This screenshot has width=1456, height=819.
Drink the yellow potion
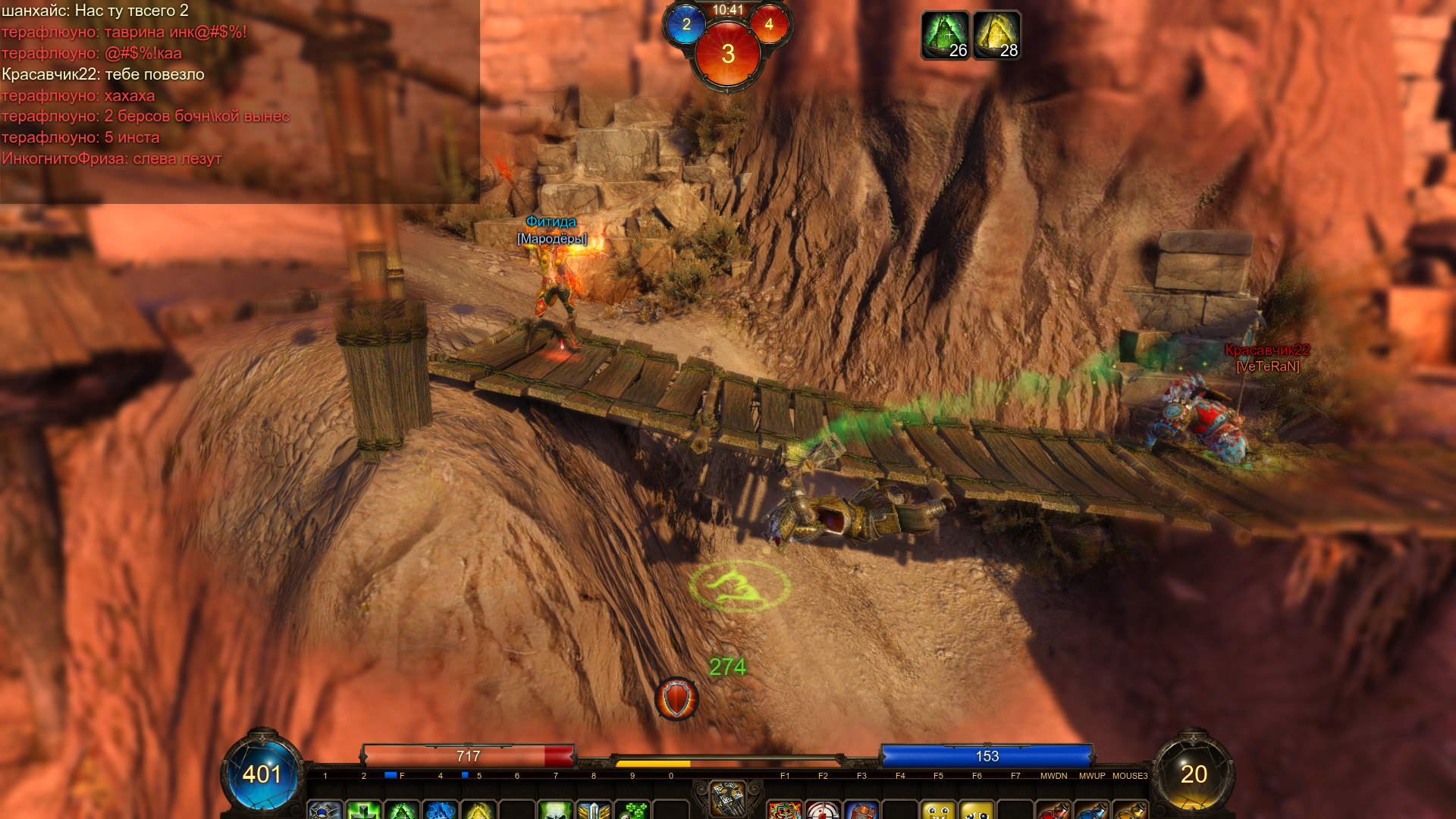(x=1130, y=810)
